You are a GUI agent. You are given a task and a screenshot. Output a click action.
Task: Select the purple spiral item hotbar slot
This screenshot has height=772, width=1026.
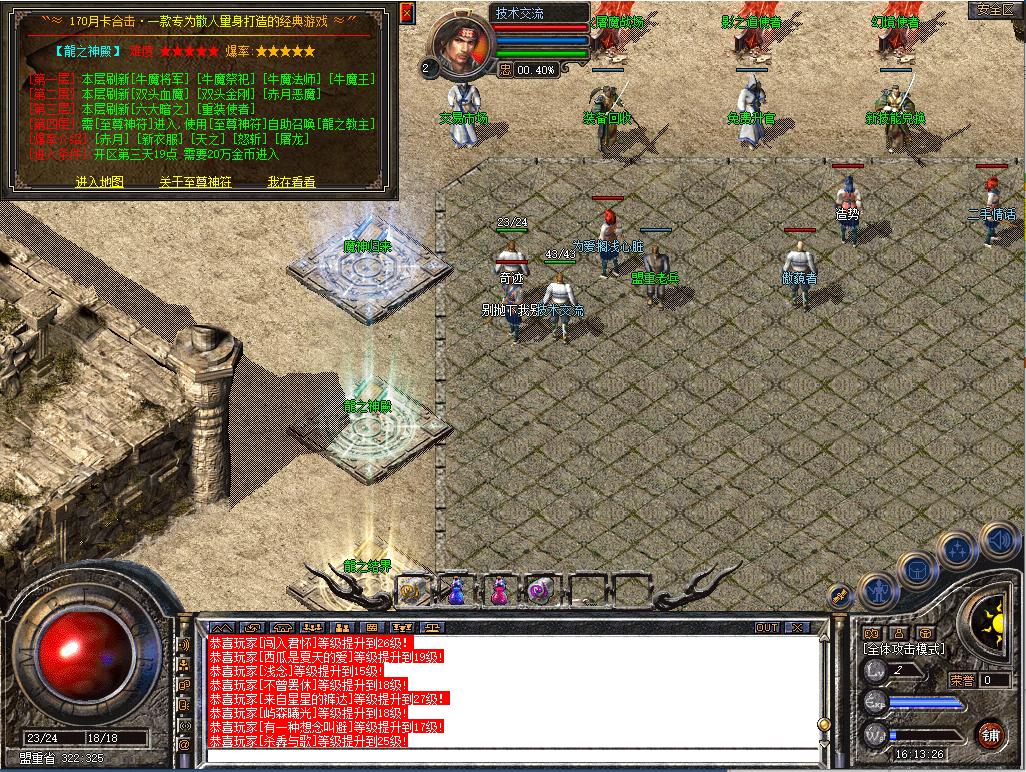point(541,591)
